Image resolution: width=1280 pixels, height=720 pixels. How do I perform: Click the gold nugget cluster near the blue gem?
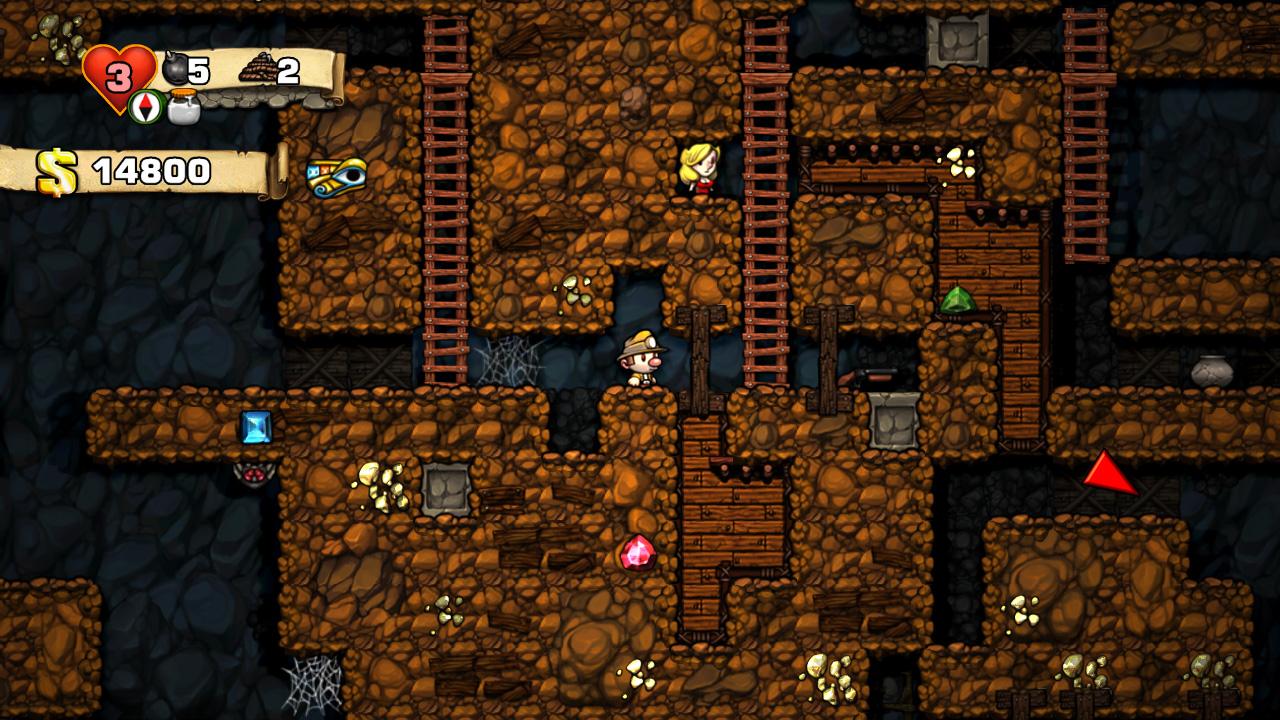coord(378,483)
